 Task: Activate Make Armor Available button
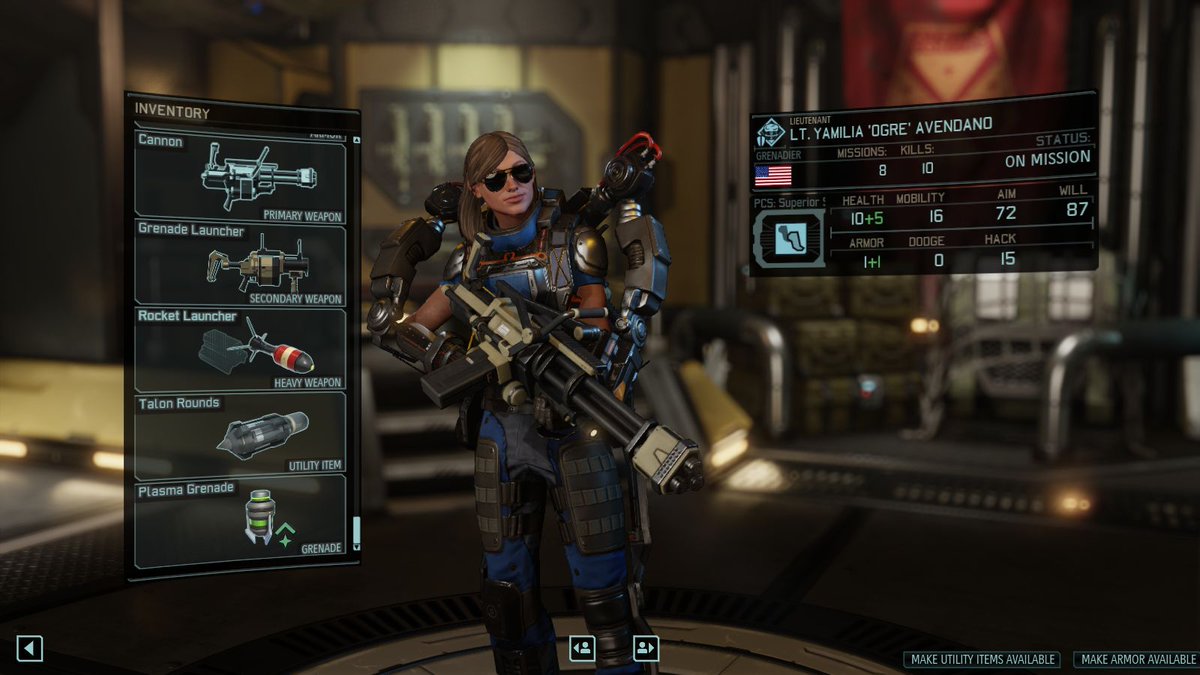coord(1138,659)
